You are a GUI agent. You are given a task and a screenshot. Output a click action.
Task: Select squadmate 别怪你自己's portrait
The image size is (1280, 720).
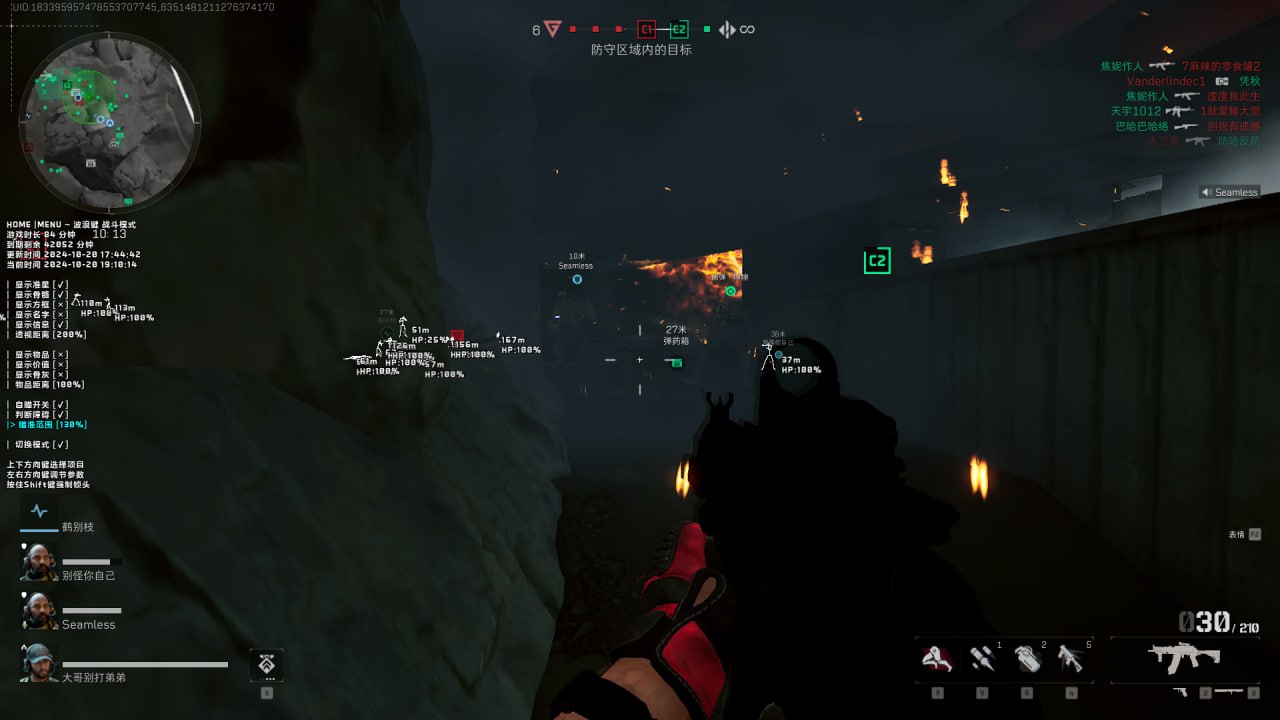click(39, 562)
